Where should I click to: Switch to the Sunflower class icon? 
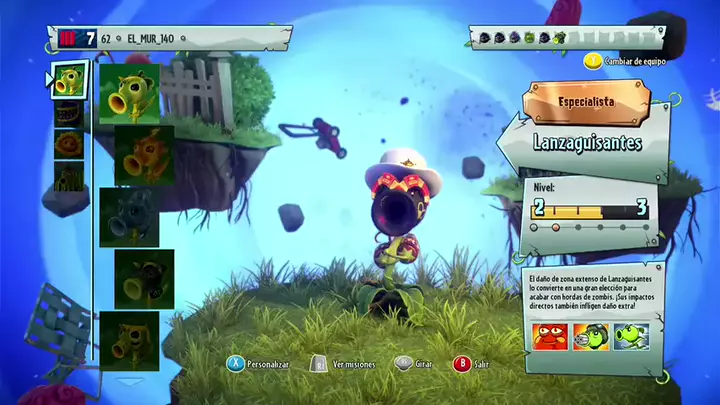68,146
